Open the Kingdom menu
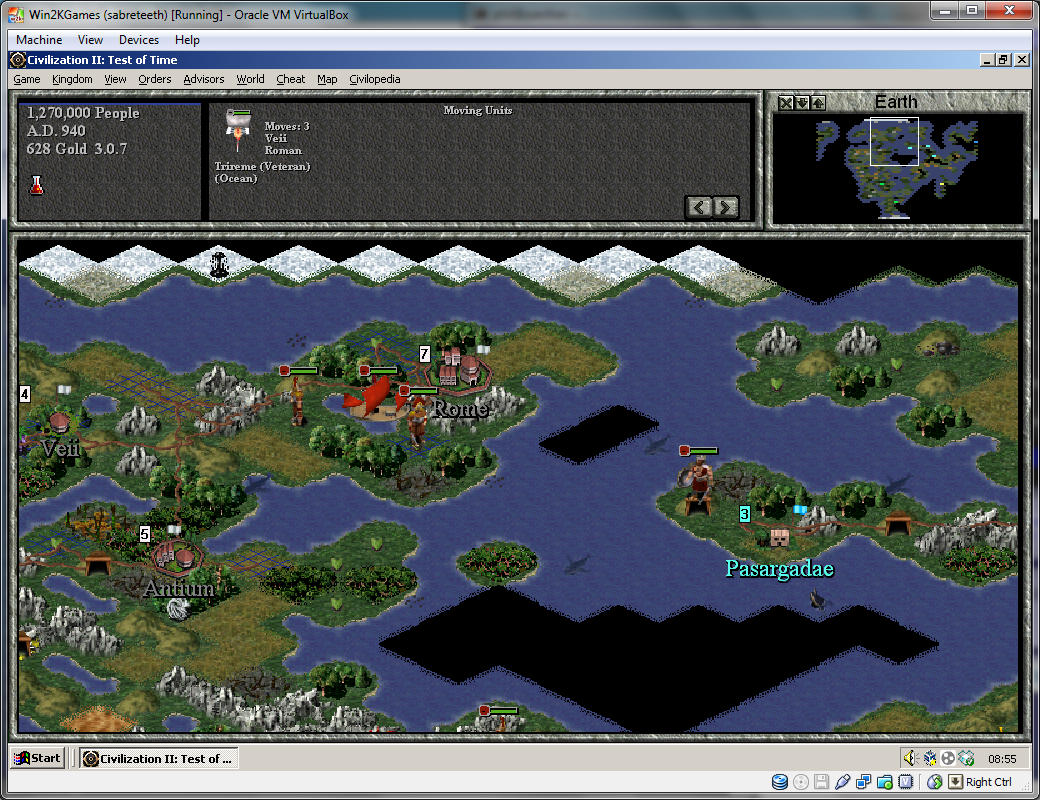The height and width of the screenshot is (800, 1040). click(72, 79)
